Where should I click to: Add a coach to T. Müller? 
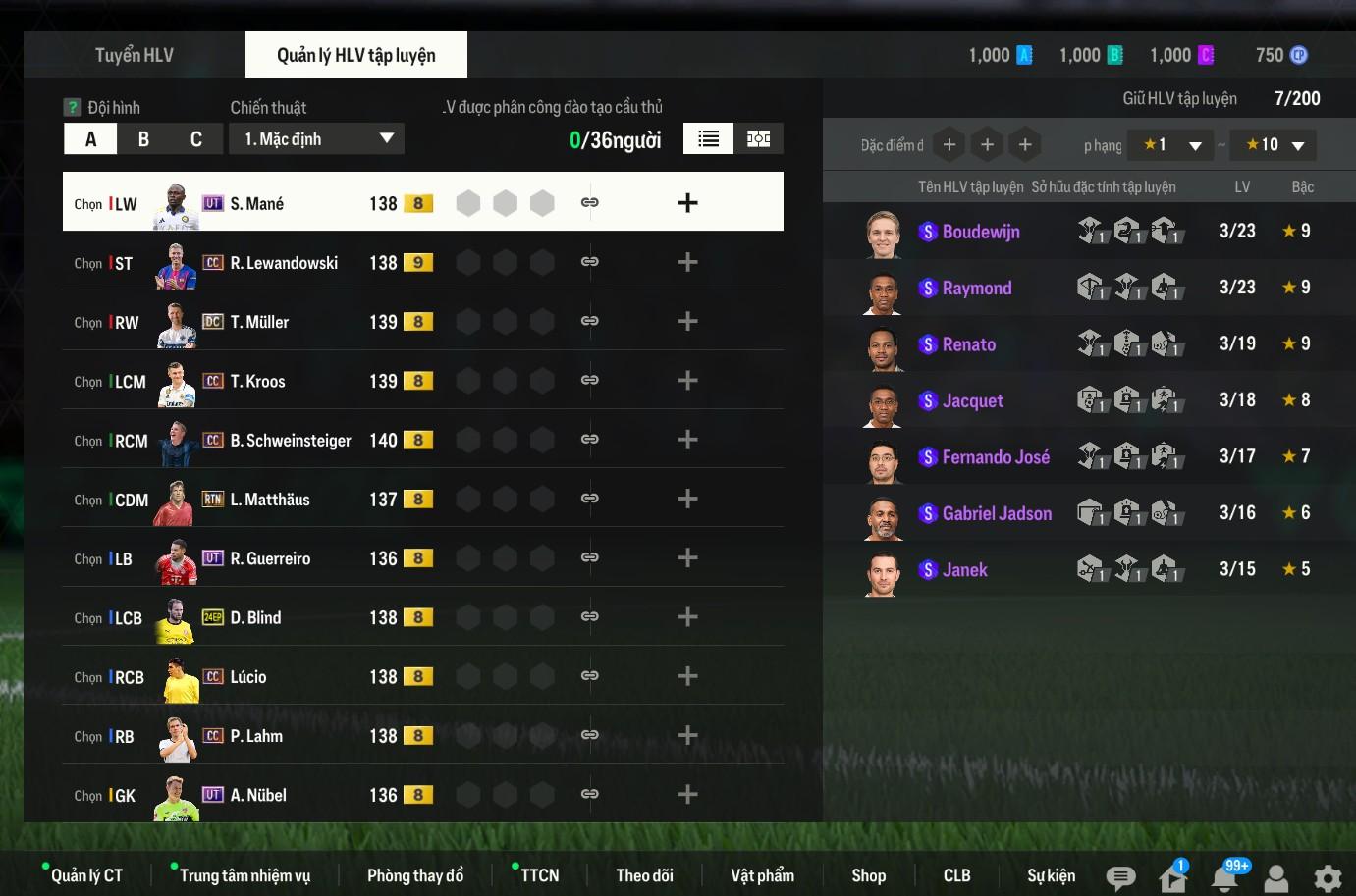click(x=687, y=322)
